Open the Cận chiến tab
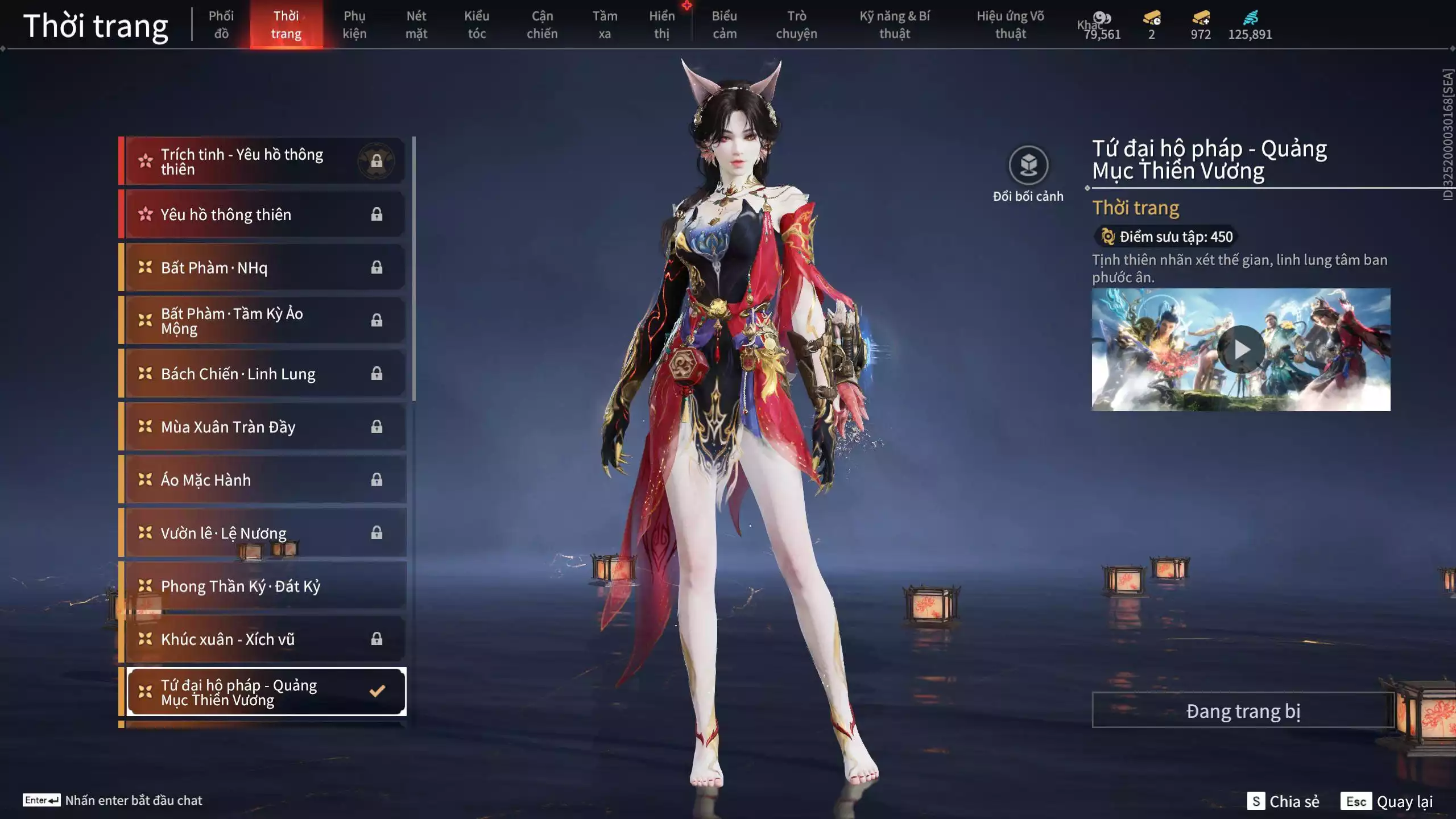1456x819 pixels. (541, 24)
